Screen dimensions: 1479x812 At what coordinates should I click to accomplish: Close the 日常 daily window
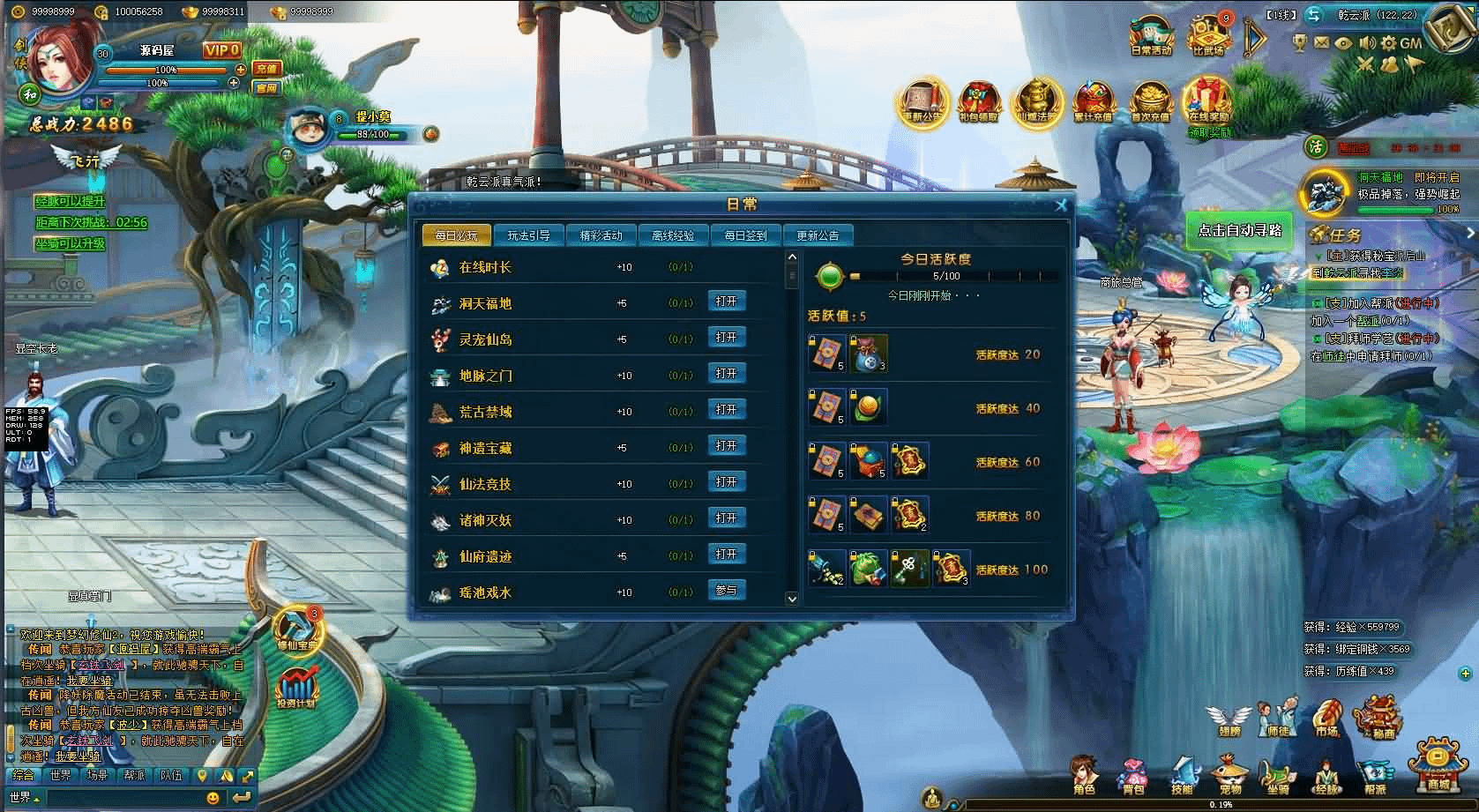coord(1061,205)
